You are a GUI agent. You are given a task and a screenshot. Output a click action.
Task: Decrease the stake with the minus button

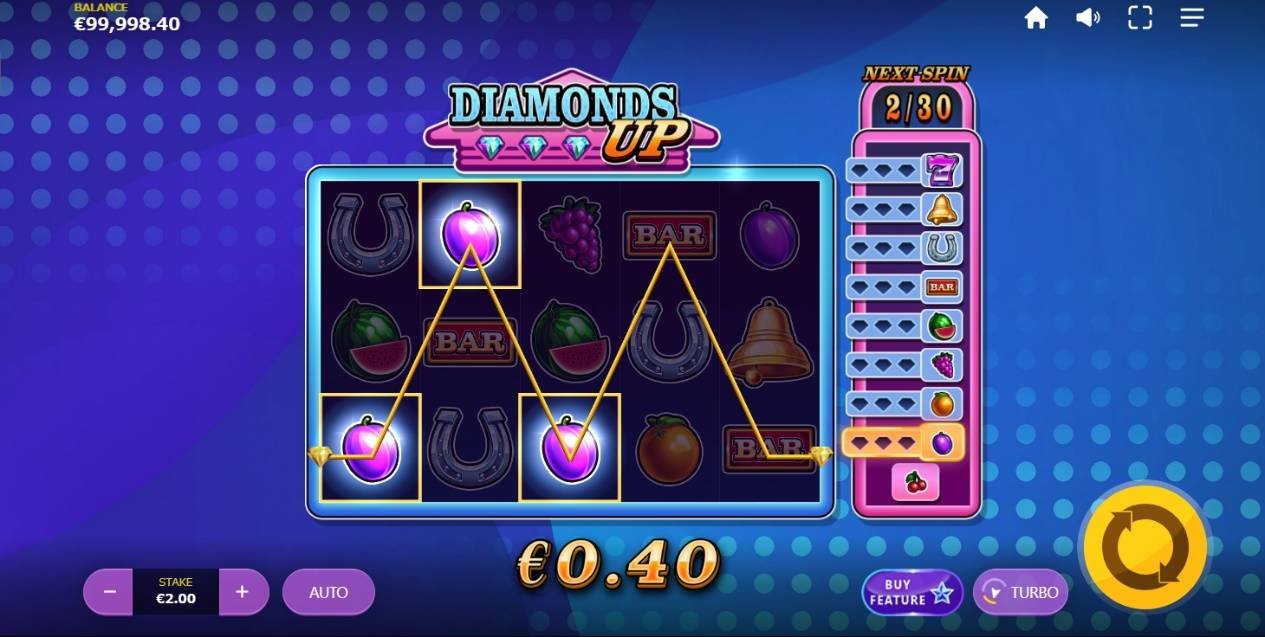click(x=110, y=592)
